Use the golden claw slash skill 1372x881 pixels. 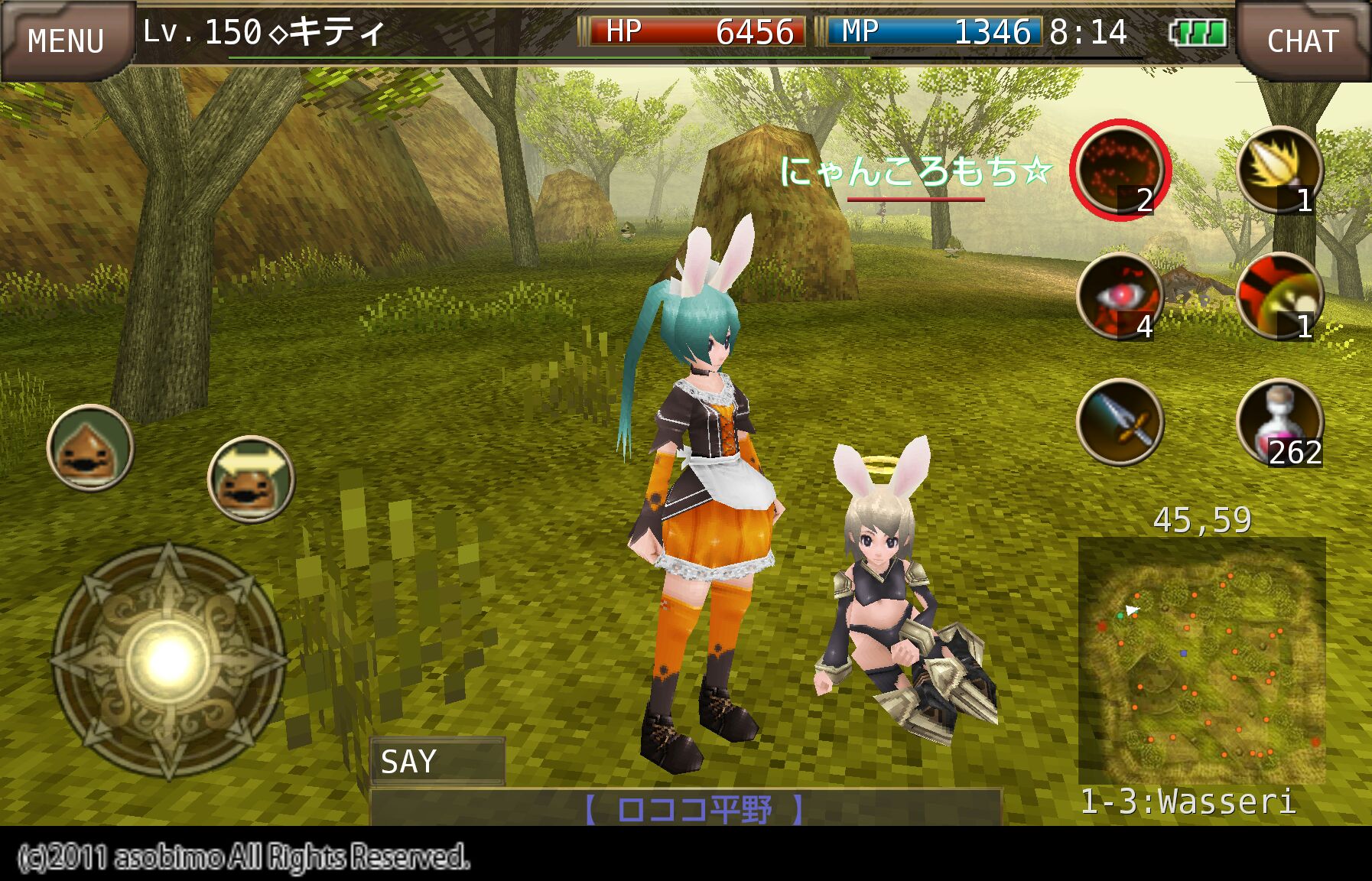coord(1279,170)
